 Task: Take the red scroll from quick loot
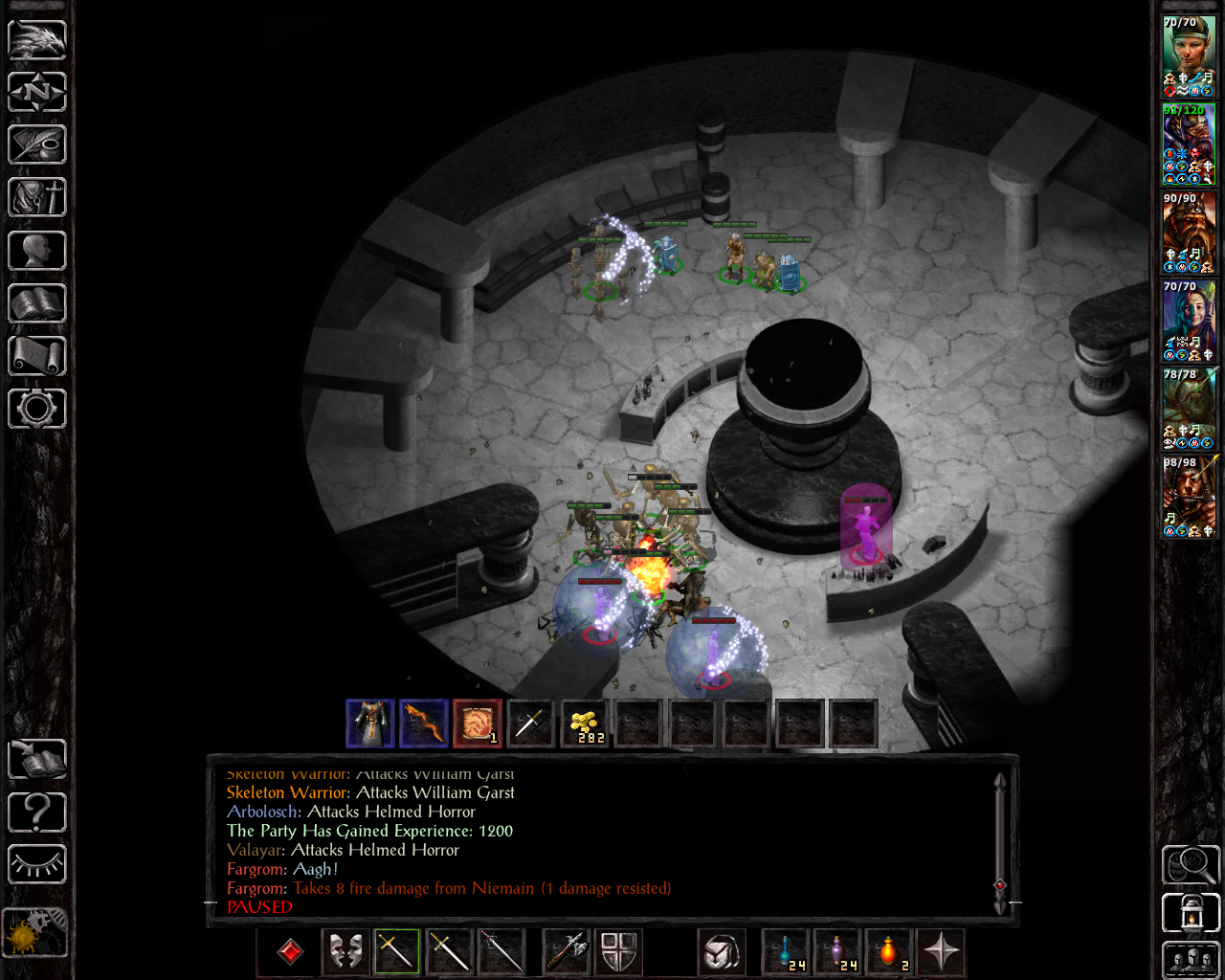(x=478, y=724)
